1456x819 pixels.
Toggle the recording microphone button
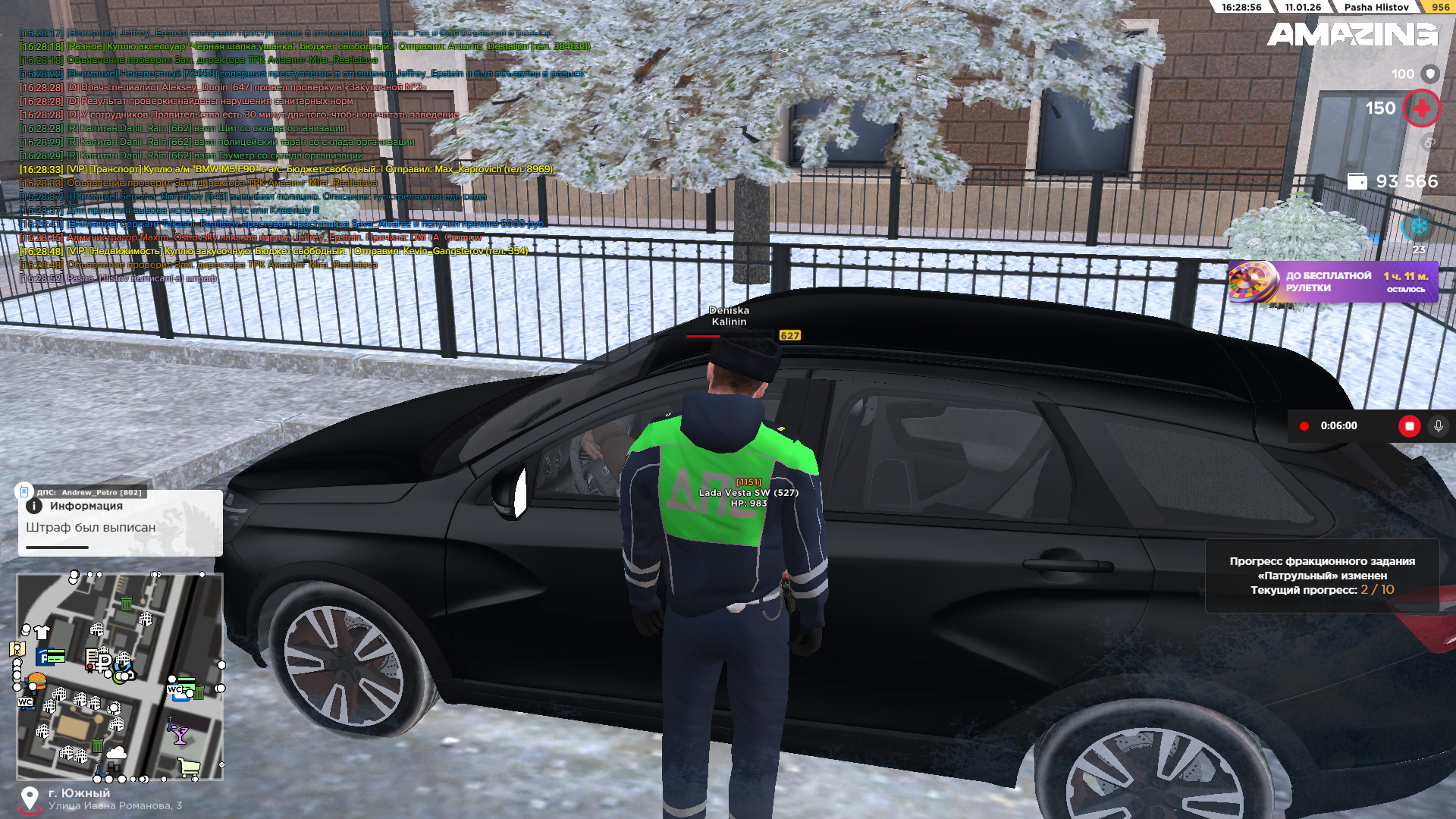coord(1438,426)
